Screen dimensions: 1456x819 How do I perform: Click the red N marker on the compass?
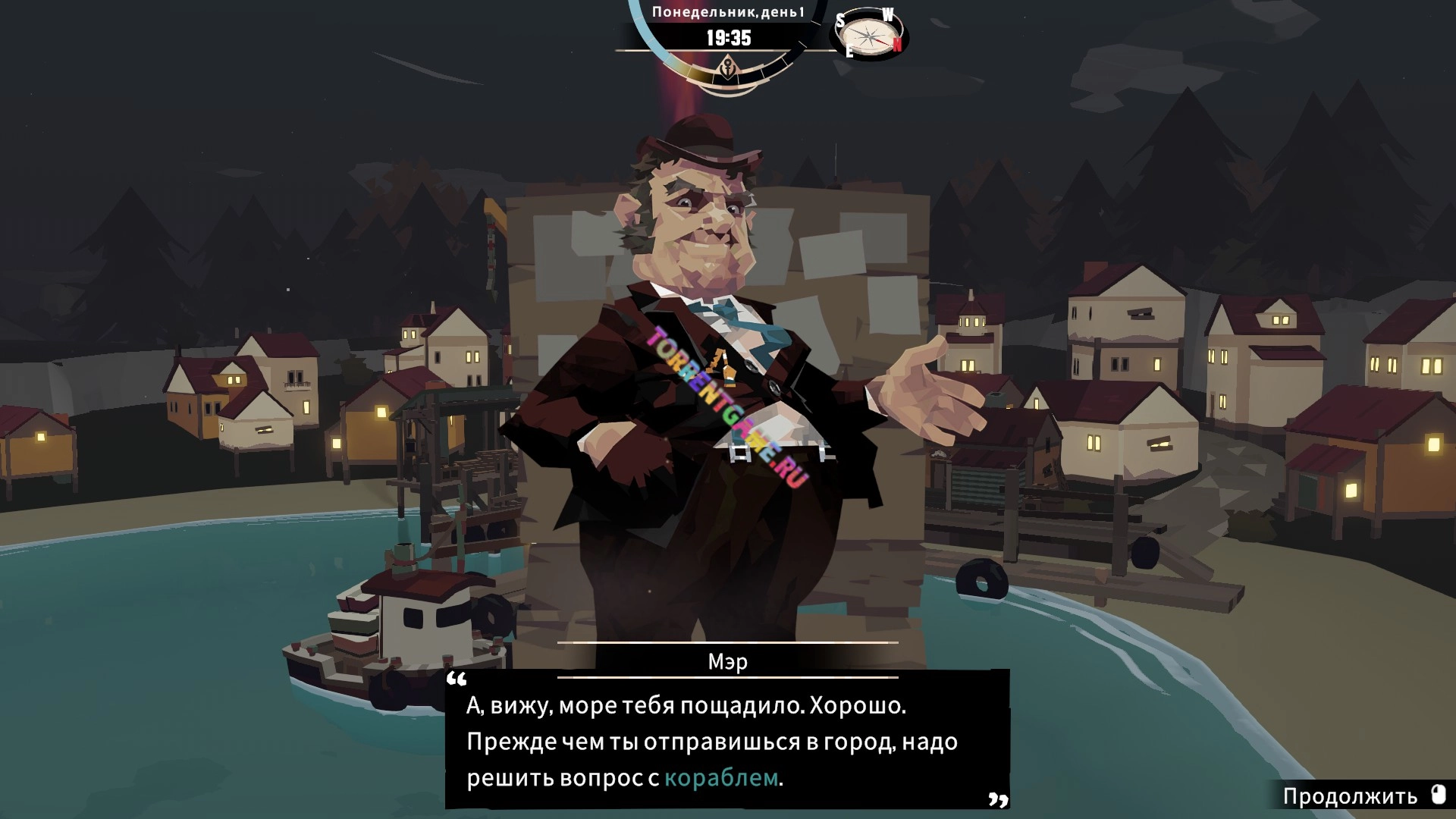pos(899,45)
